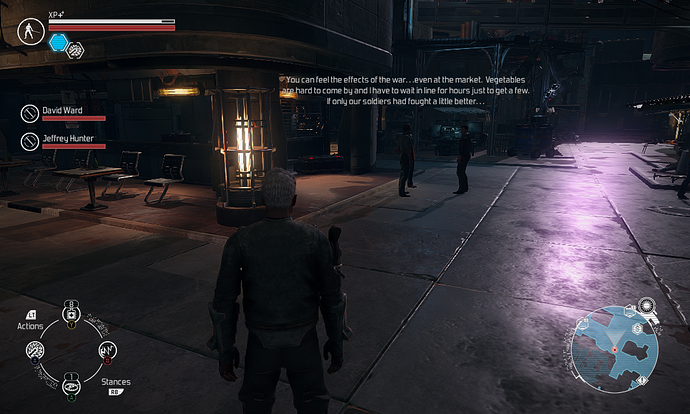Use the medkit slot on the action wheel

click(71, 315)
